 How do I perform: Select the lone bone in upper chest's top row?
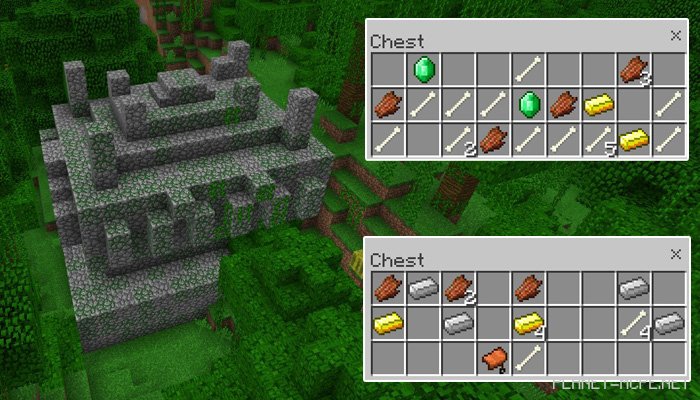(527, 69)
